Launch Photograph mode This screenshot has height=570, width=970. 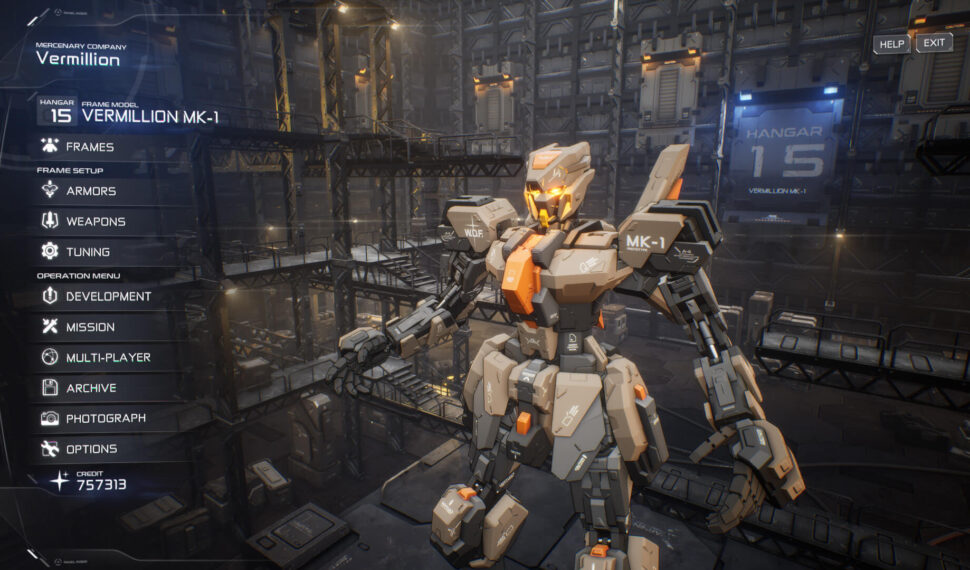105,418
